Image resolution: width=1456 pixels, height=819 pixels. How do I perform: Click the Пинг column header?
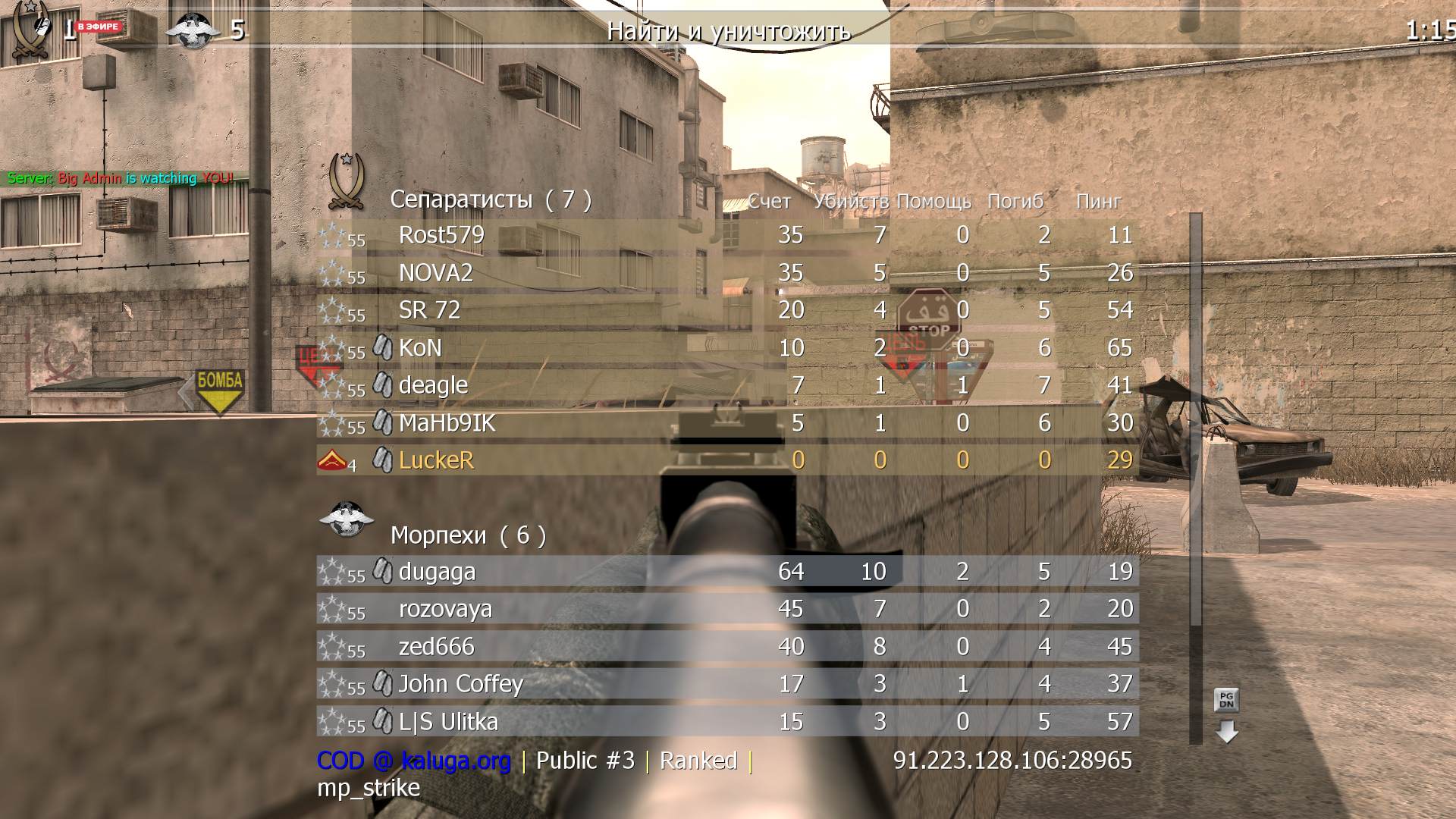(x=1097, y=202)
